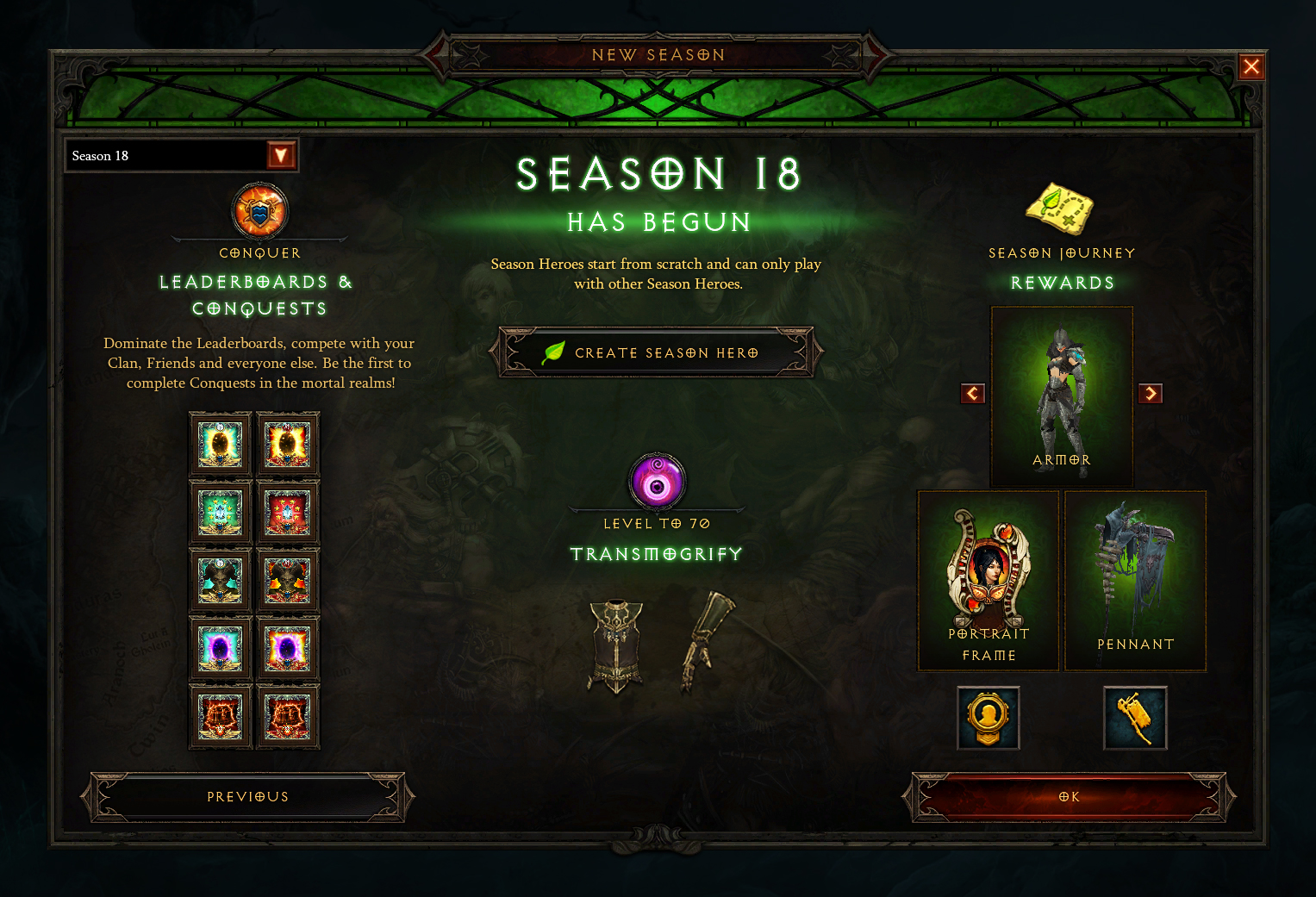Select the teal demon skull conquest icon
1316x897 pixels.
point(221,579)
